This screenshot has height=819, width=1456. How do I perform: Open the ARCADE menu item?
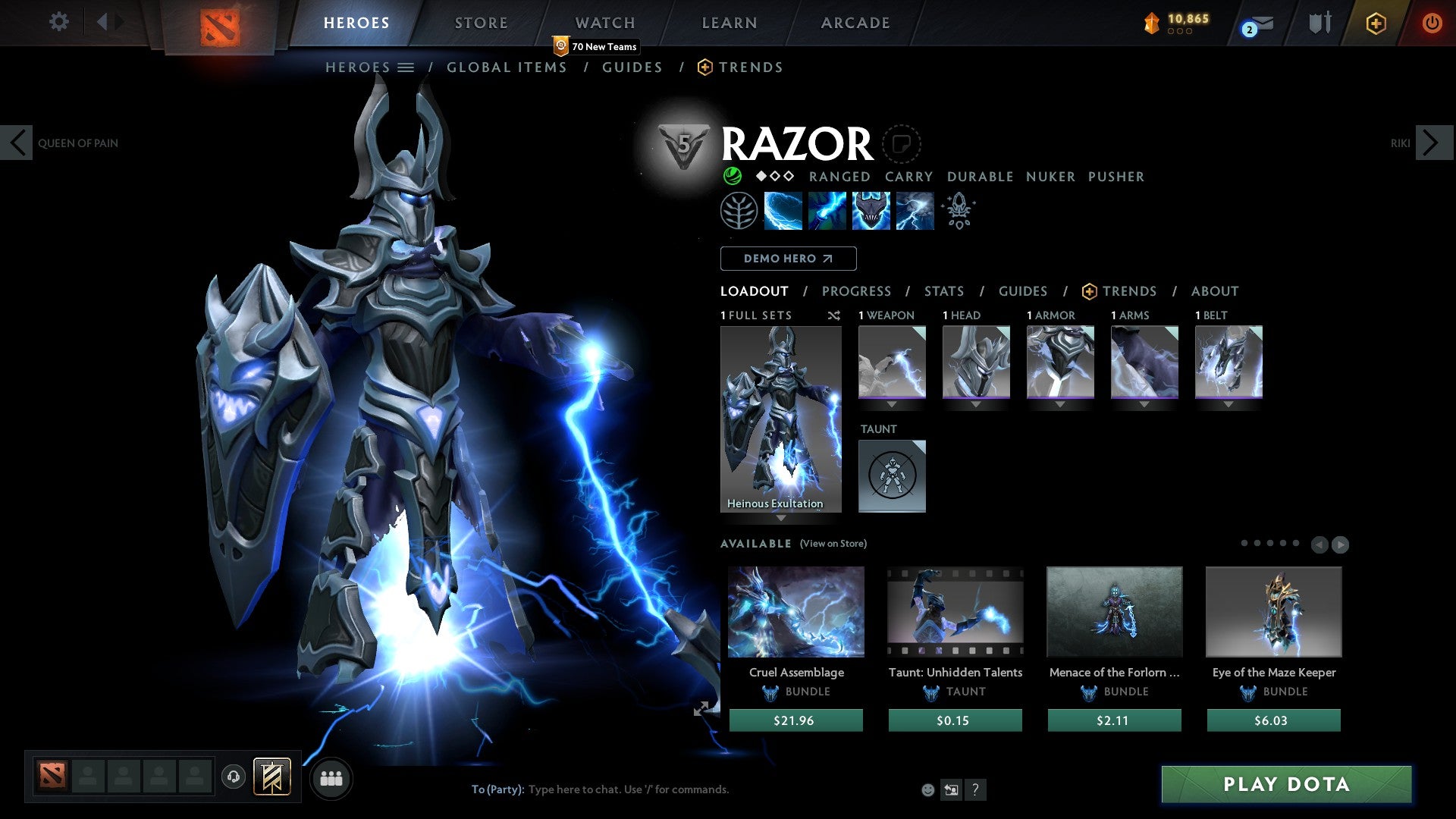[x=855, y=22]
